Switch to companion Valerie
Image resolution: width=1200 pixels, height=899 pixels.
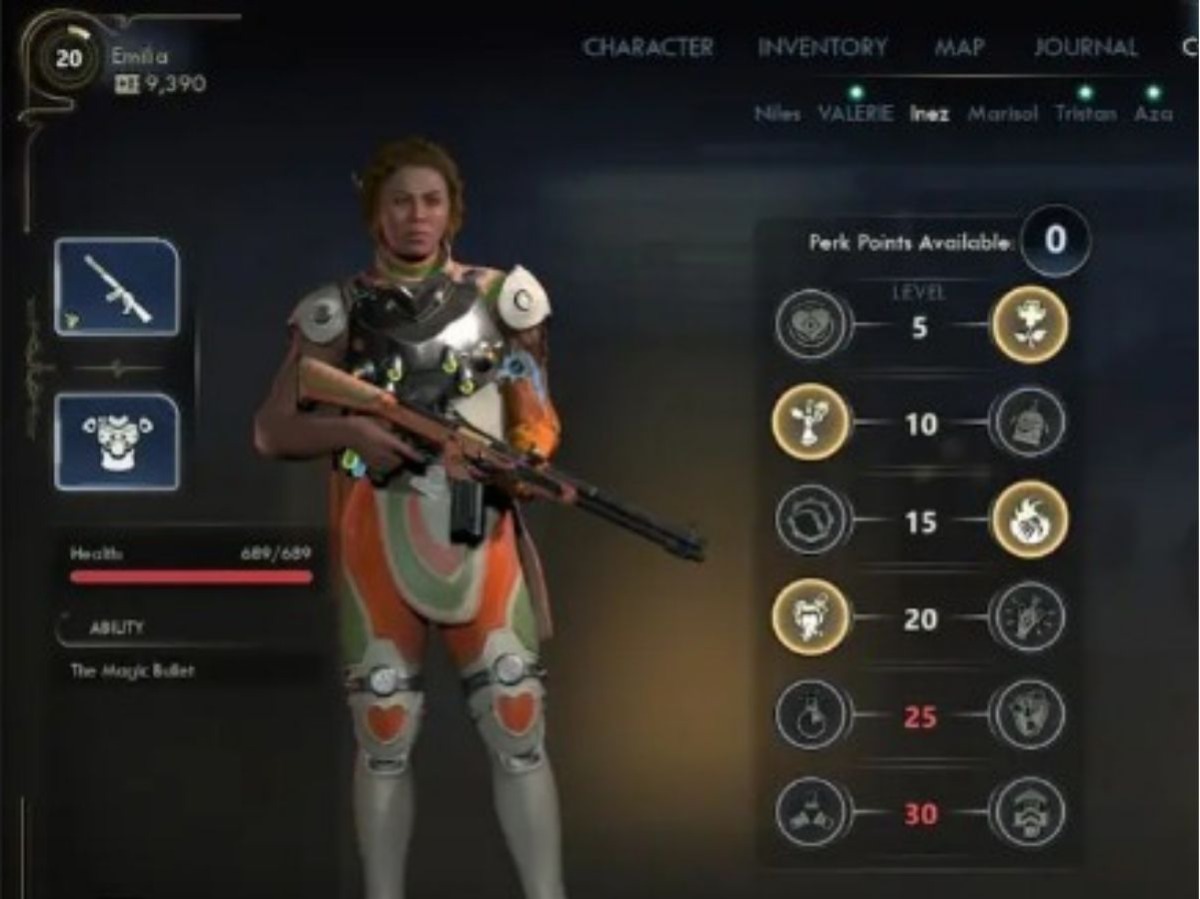855,113
